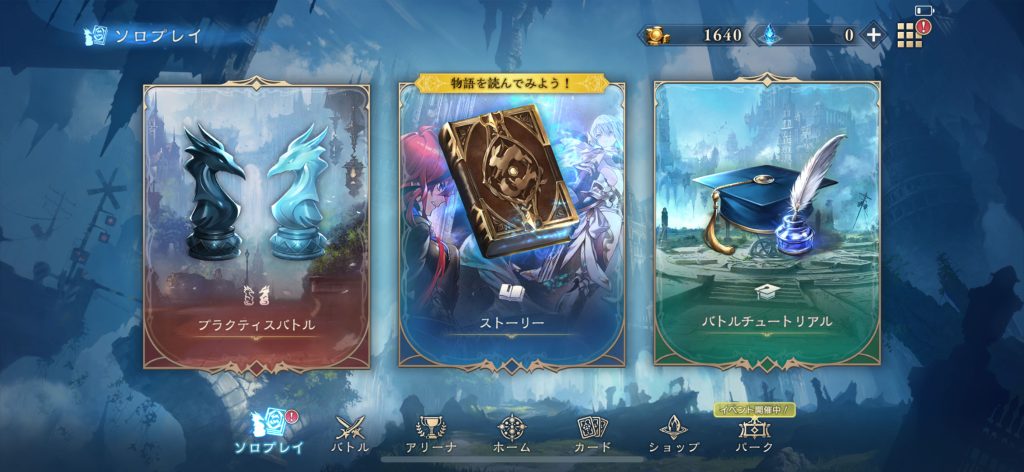Go to the アリーナ arena tab

(431, 434)
